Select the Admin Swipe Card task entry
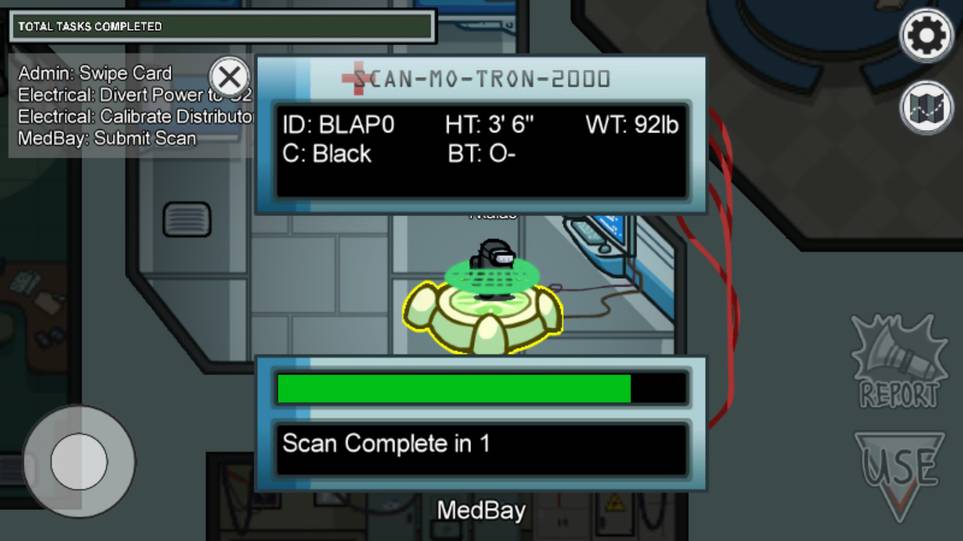963x541 pixels. click(x=95, y=73)
